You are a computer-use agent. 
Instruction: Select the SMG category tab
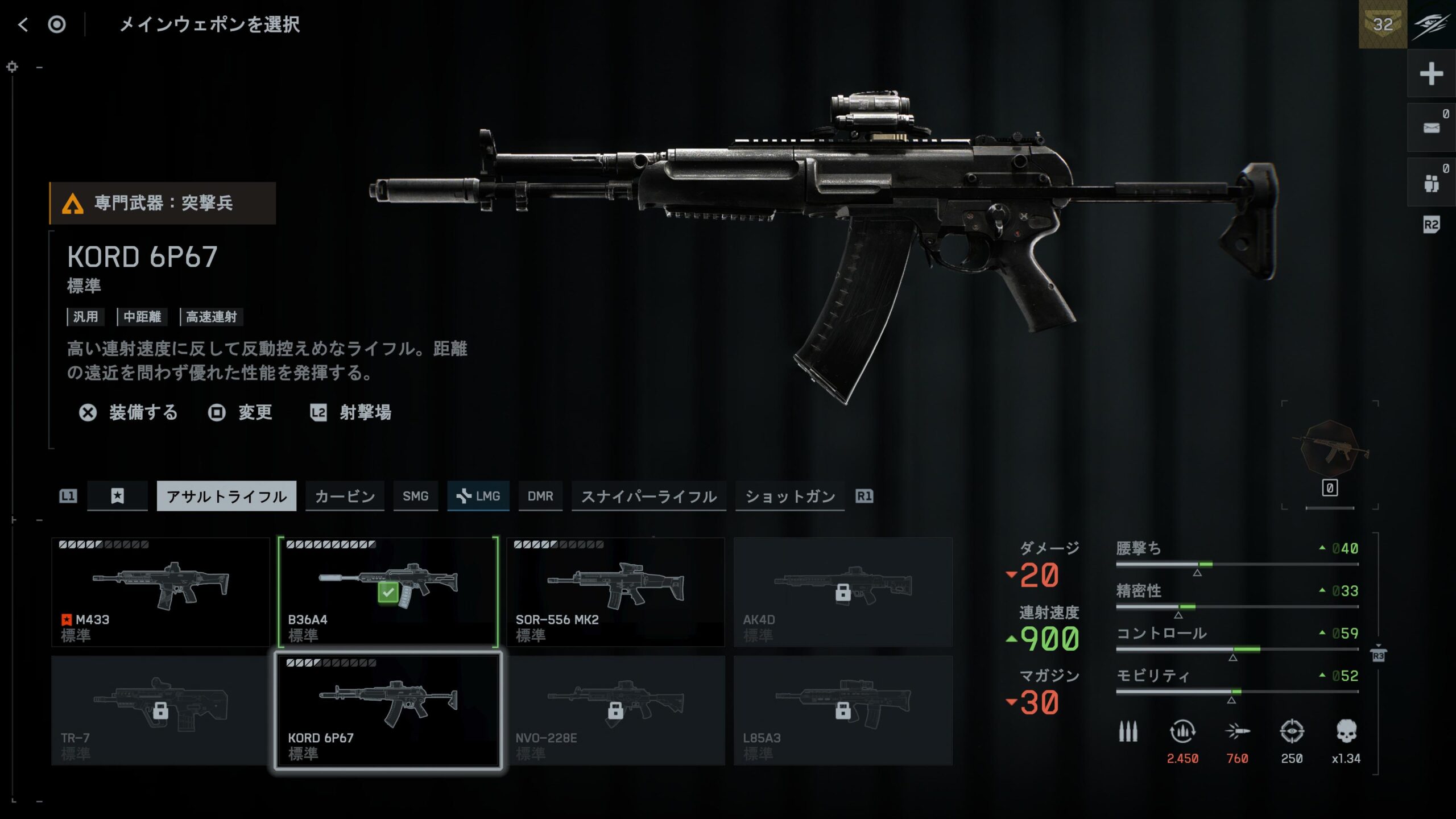(415, 496)
